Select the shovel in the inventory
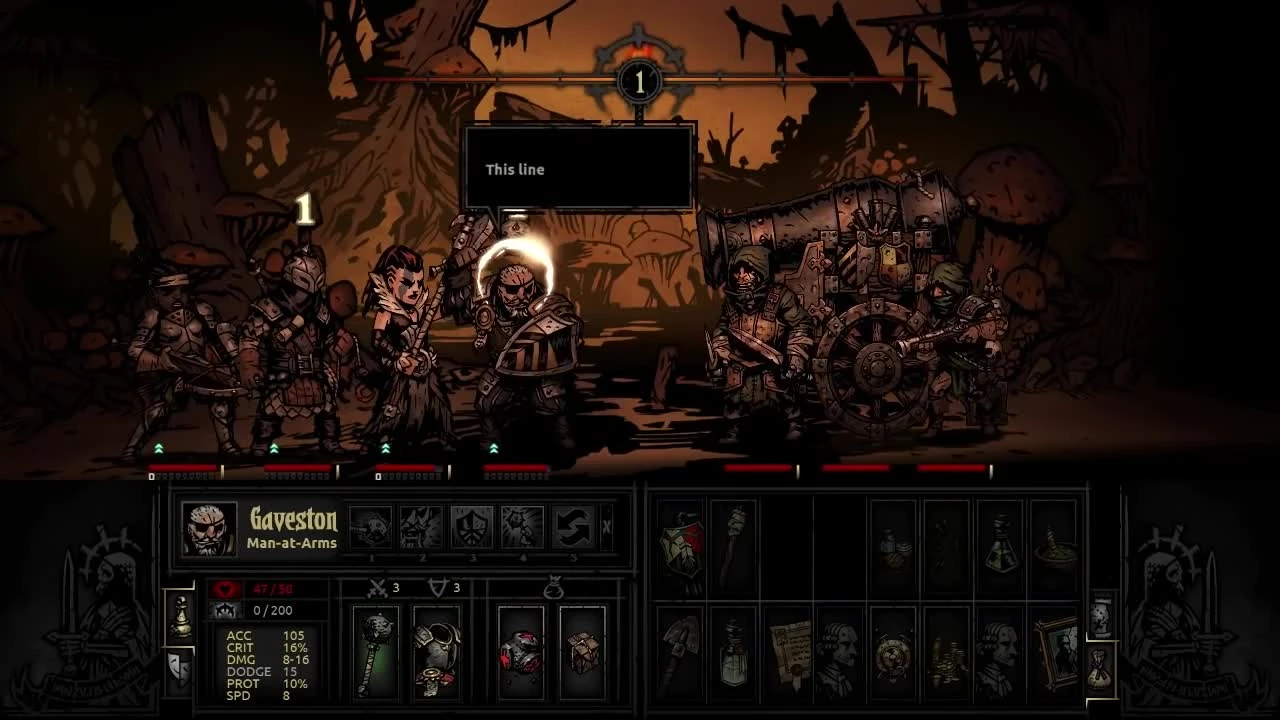1280x720 pixels. [681, 650]
